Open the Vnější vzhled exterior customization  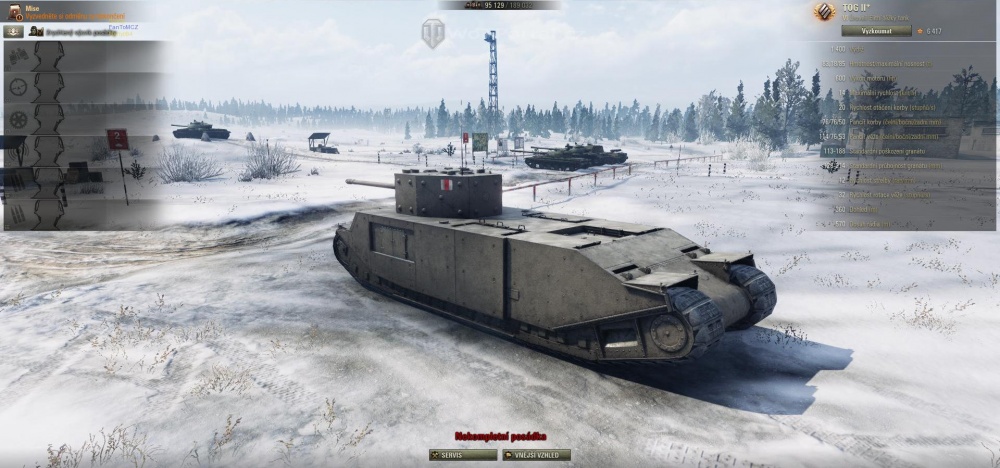pos(536,455)
